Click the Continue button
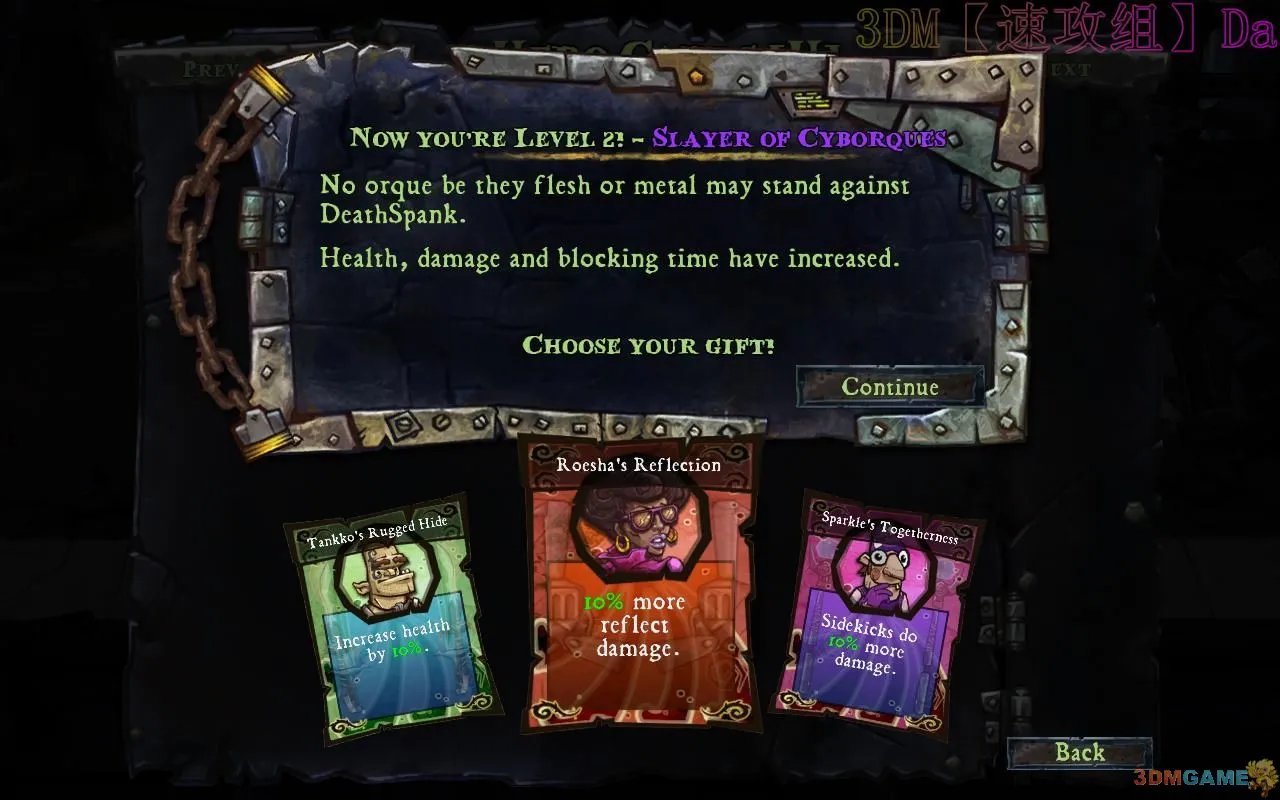Screen dimensions: 1280x800 point(889,387)
